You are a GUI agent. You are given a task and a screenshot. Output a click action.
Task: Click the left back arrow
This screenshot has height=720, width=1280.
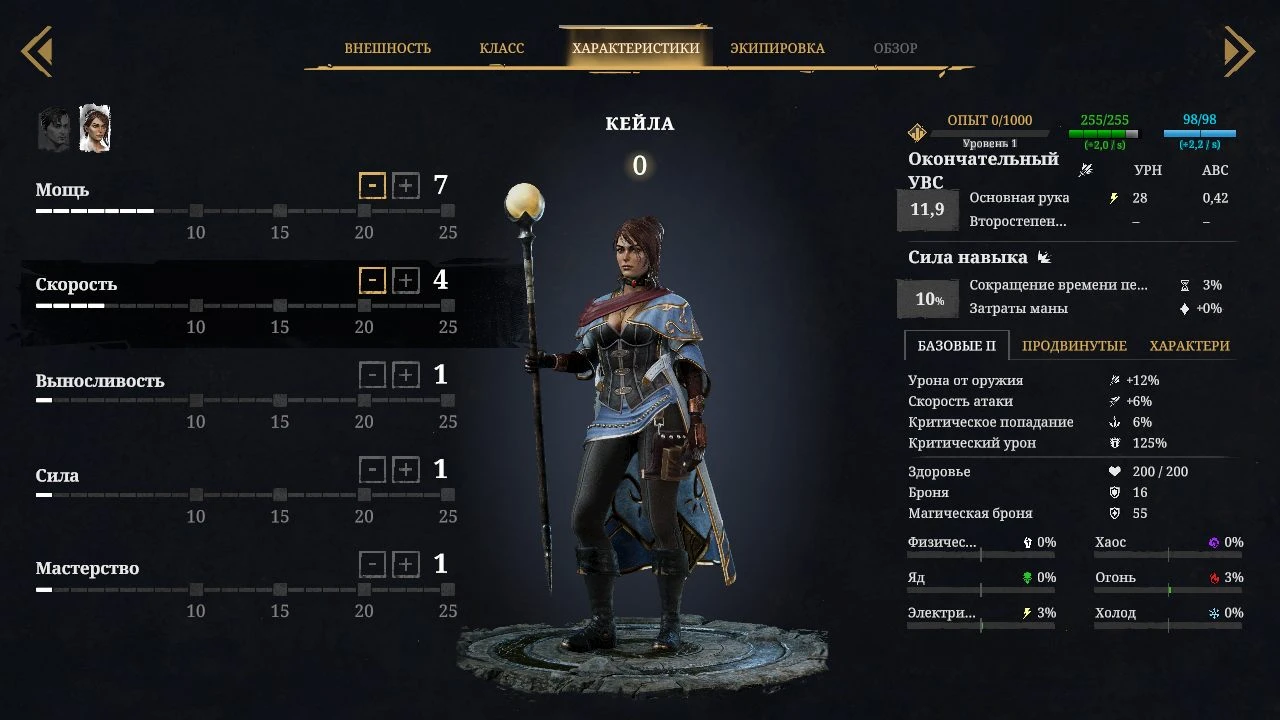click(x=37, y=50)
